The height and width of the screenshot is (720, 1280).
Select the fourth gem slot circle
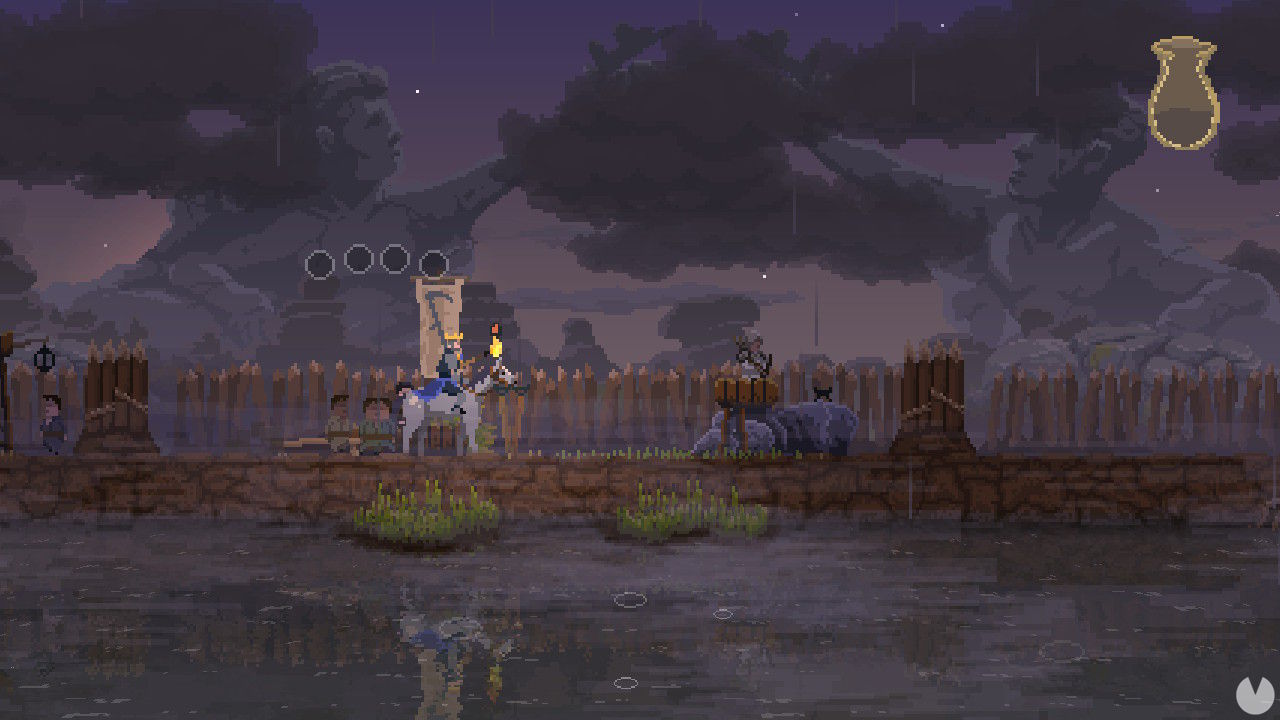(432, 261)
